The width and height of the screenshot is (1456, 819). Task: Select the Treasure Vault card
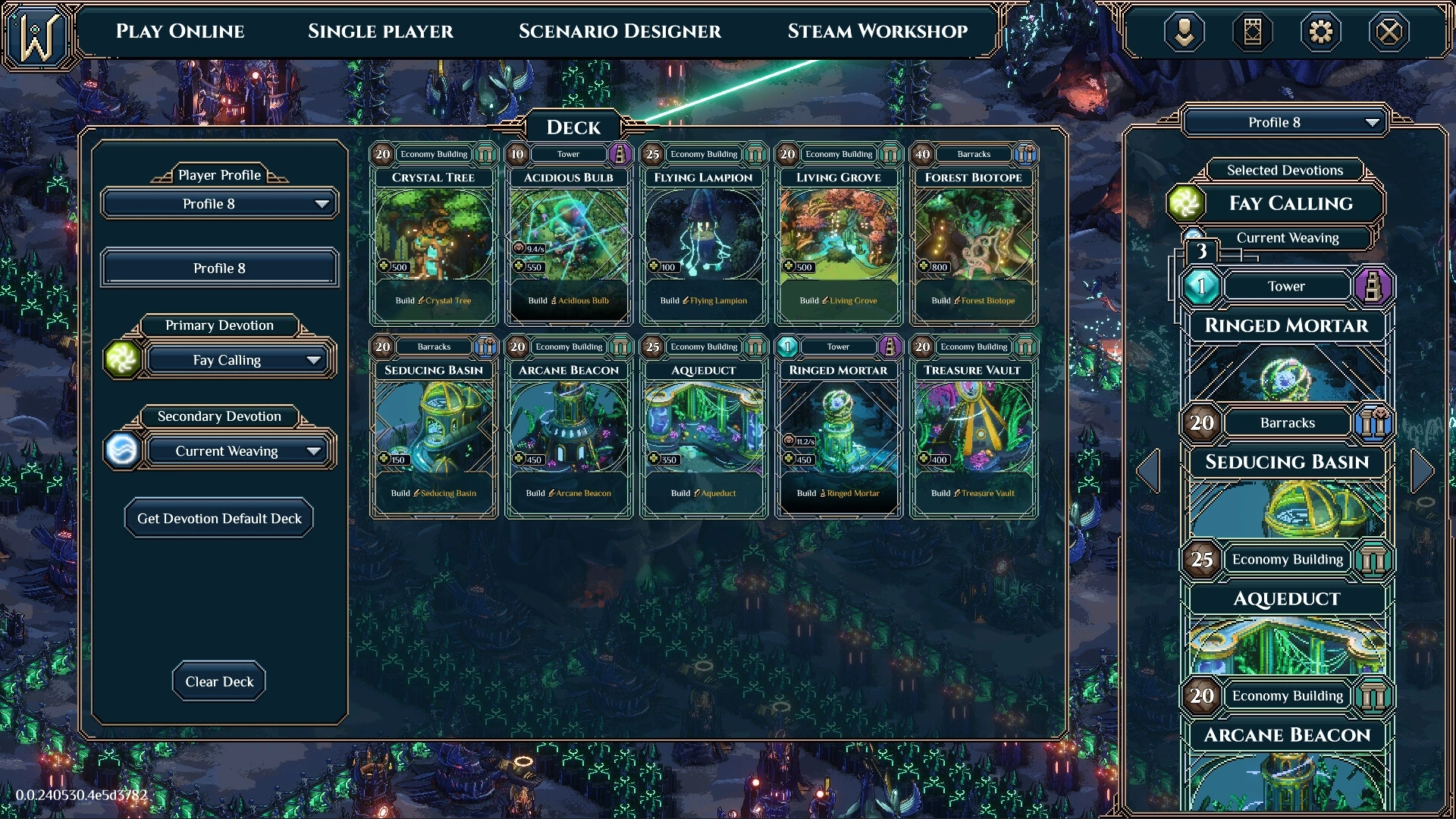coord(974,428)
